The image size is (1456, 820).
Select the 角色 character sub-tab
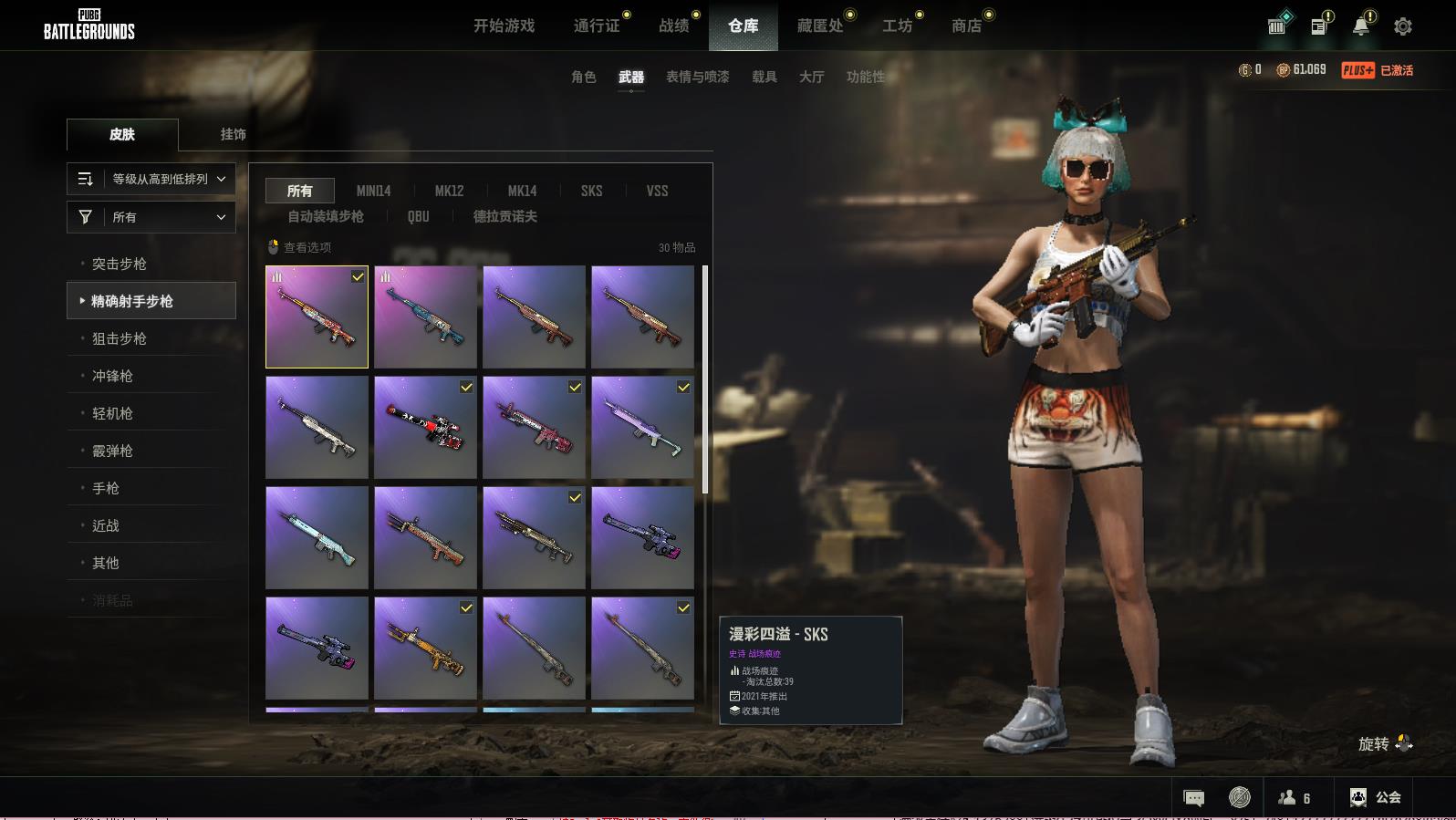583,78
